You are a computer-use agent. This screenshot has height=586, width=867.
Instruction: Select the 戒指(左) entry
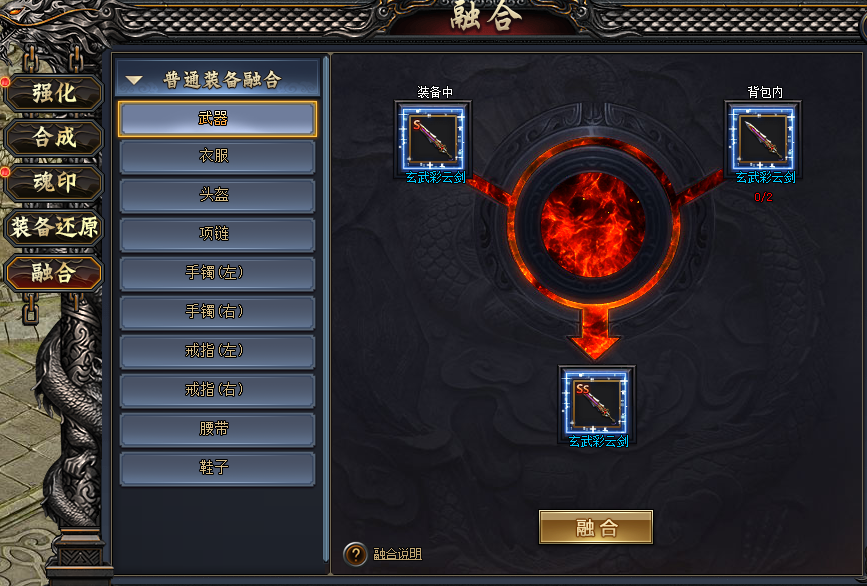click(x=217, y=351)
